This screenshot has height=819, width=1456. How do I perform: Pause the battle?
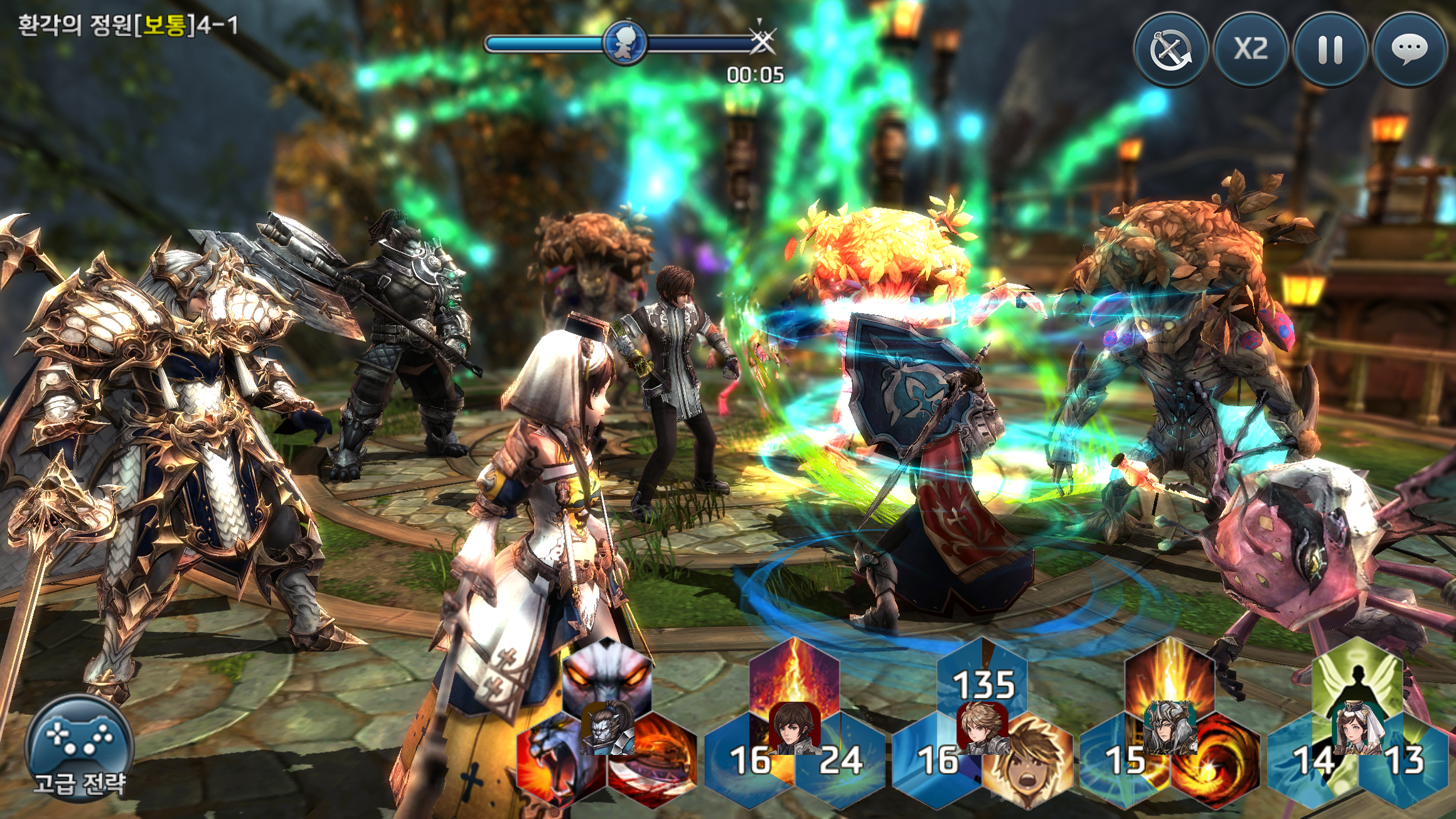point(1330,50)
